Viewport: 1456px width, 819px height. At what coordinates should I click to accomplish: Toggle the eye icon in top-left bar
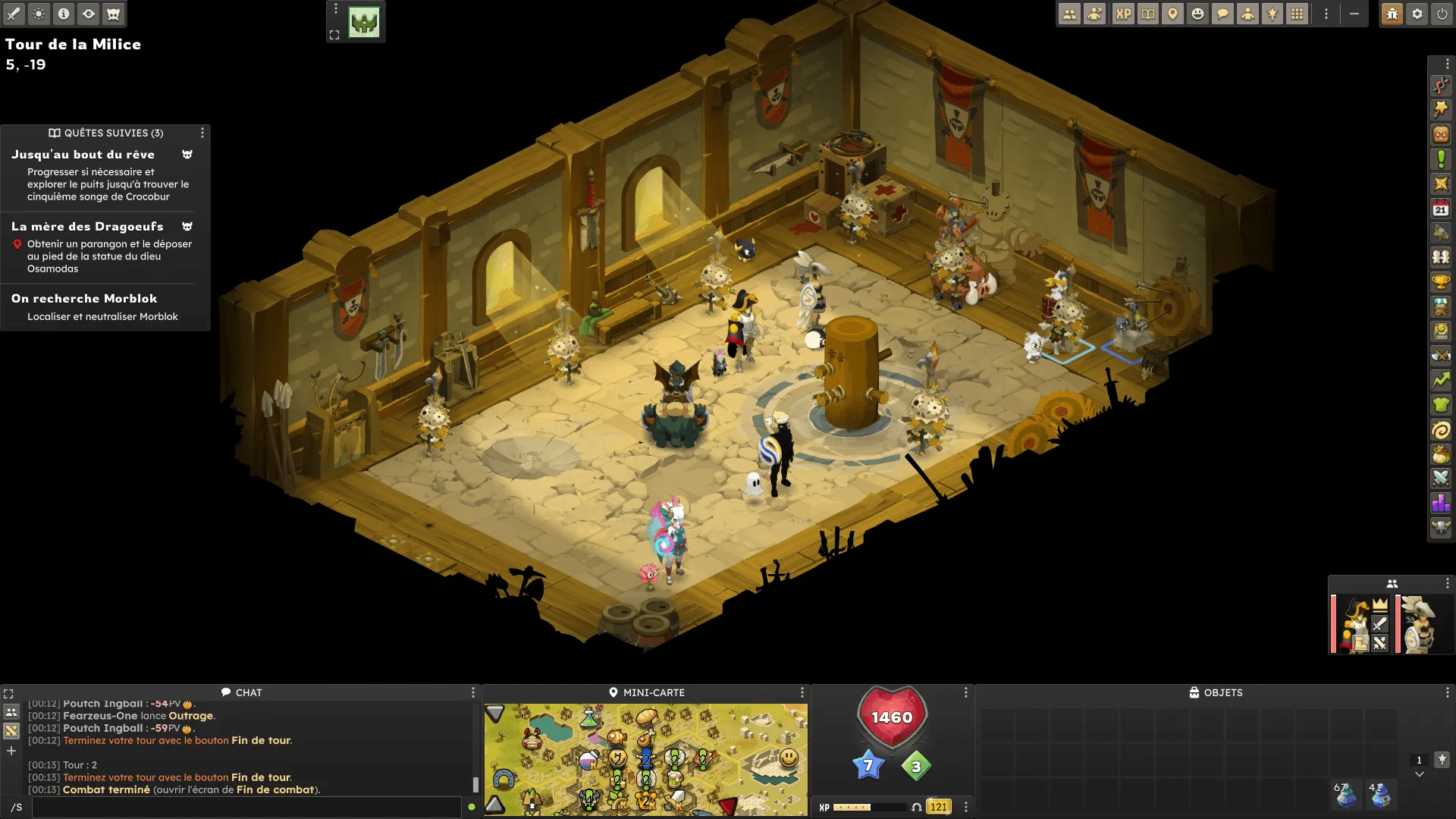(89, 14)
